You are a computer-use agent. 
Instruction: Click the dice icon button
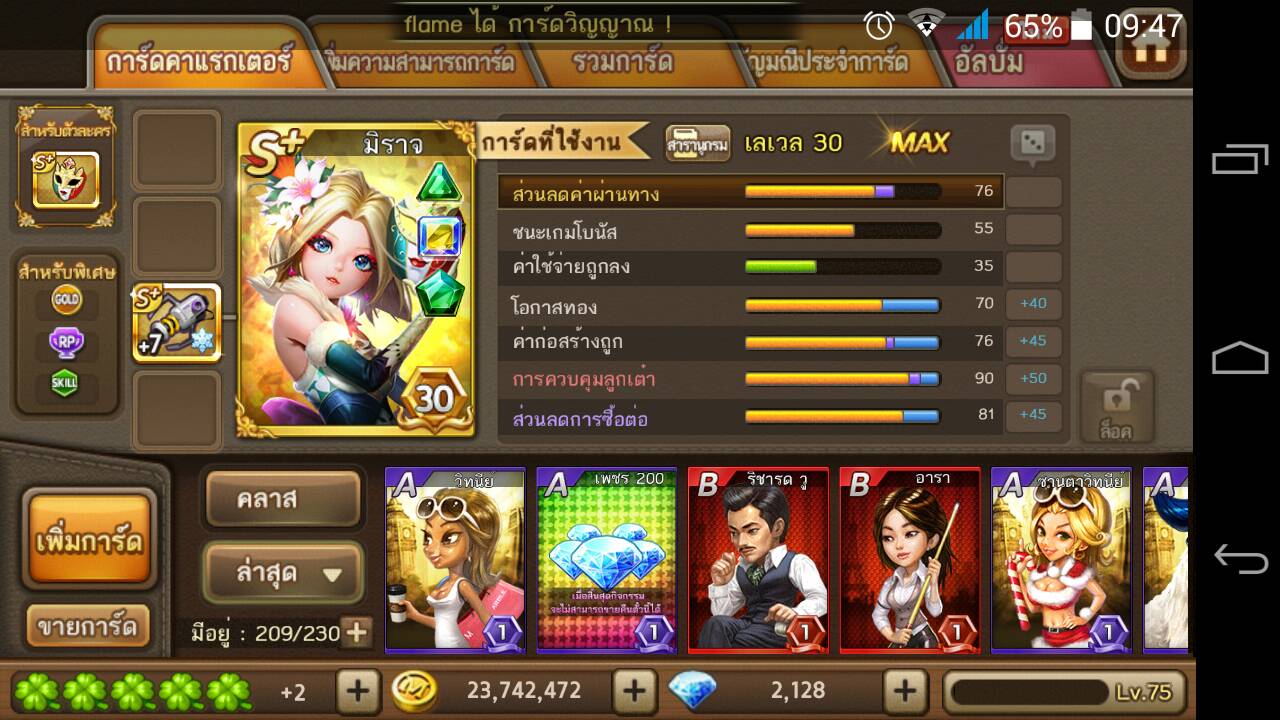point(1033,144)
